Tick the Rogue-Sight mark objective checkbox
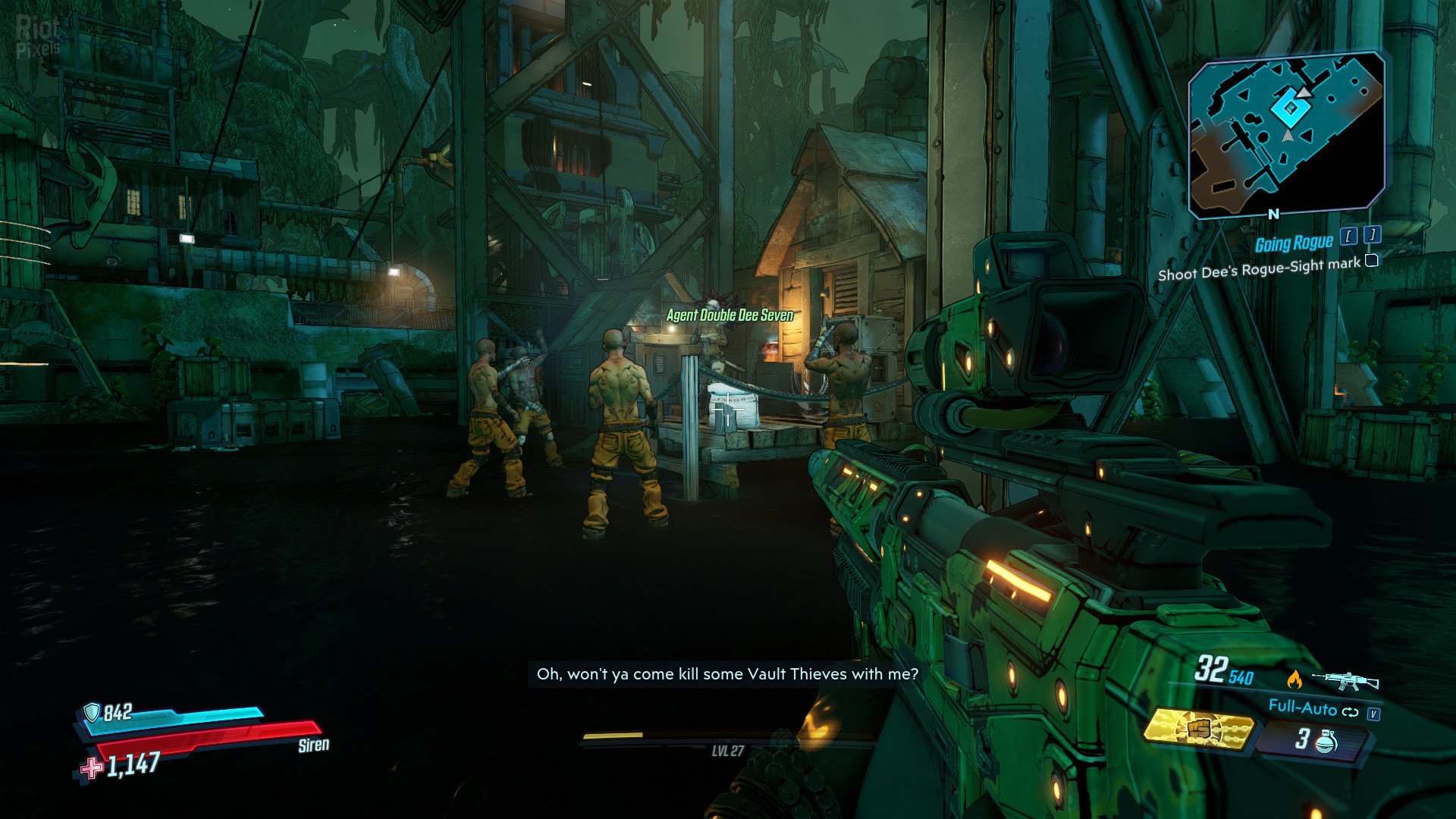 tap(1371, 261)
